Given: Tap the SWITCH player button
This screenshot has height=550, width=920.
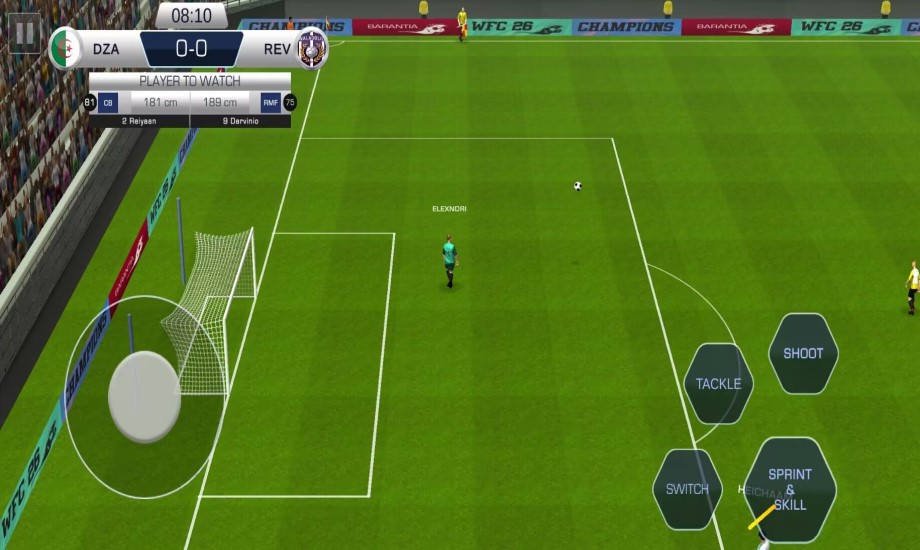Looking at the screenshot, I should 687,489.
